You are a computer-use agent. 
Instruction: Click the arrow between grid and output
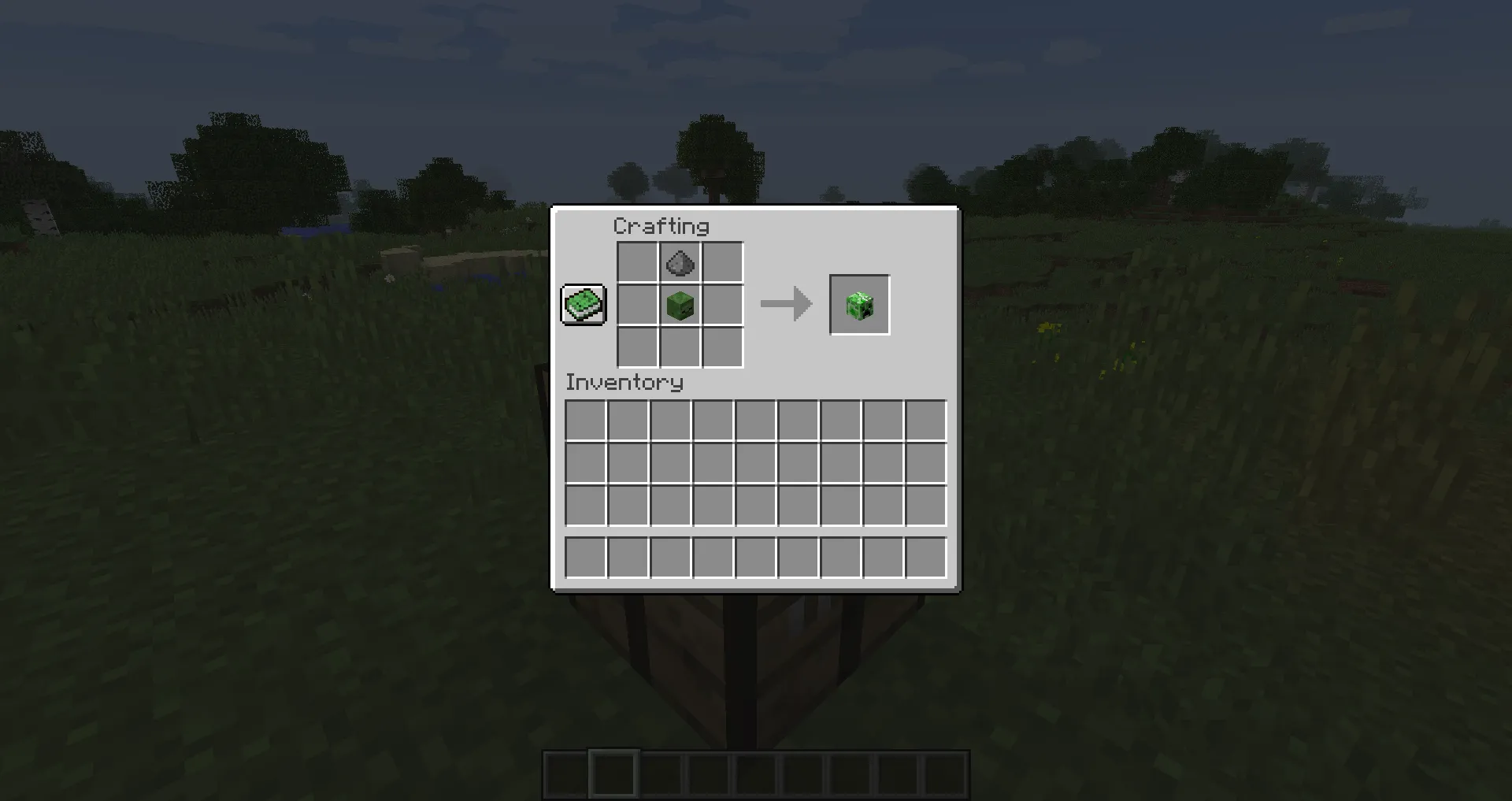click(785, 304)
